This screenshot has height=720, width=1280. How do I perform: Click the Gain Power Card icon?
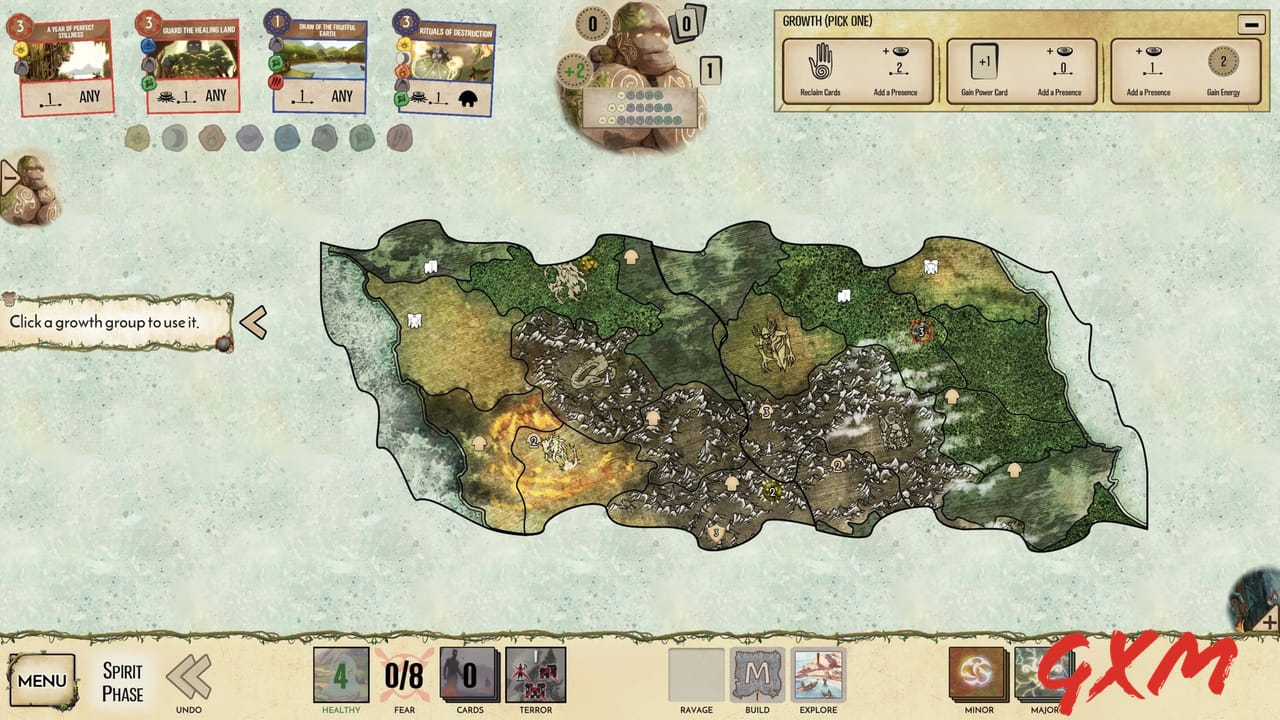point(985,63)
